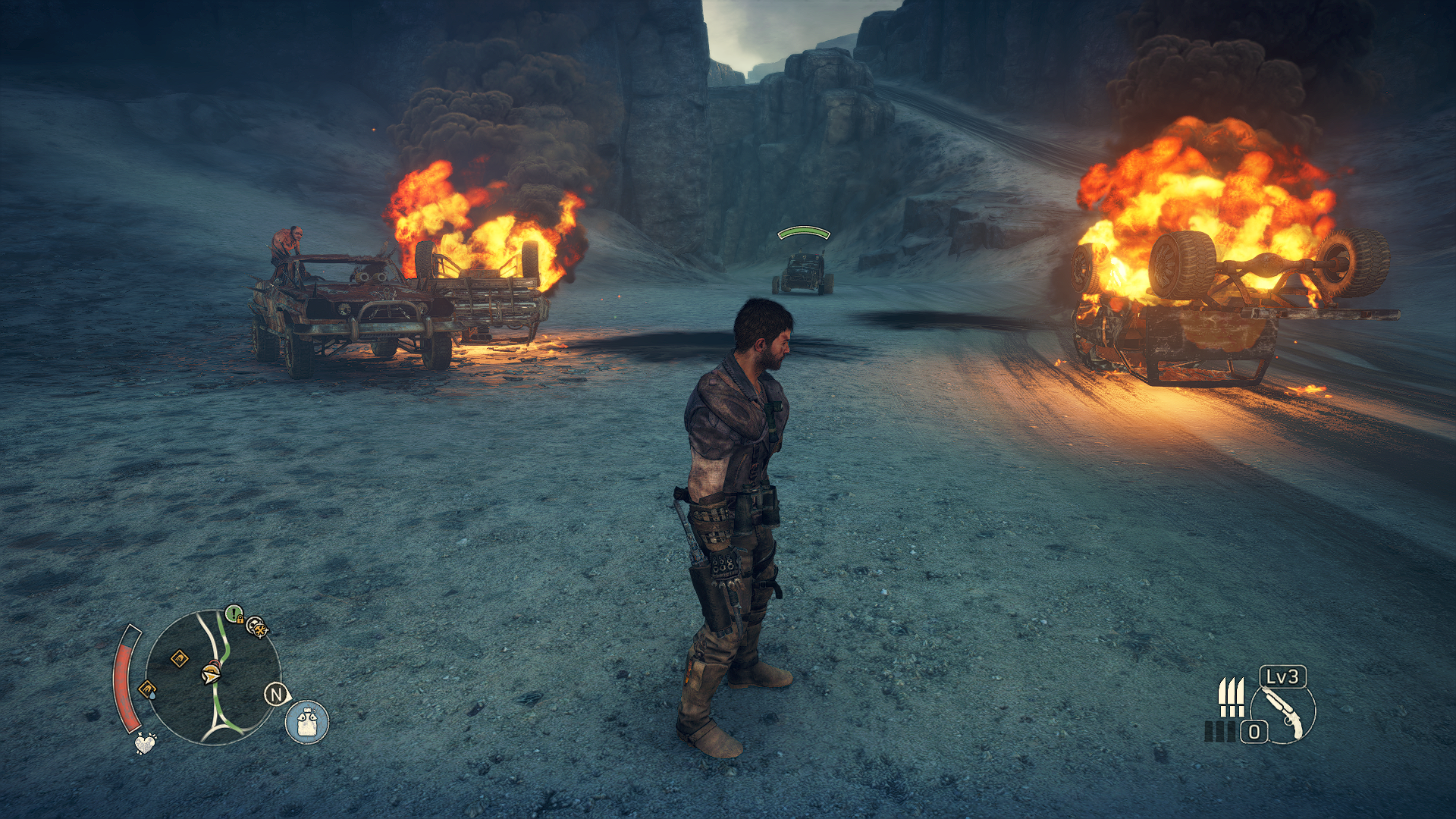The width and height of the screenshot is (1456, 819).
Task: Select the yellow diamond marker with water drop
Action: [x=147, y=689]
